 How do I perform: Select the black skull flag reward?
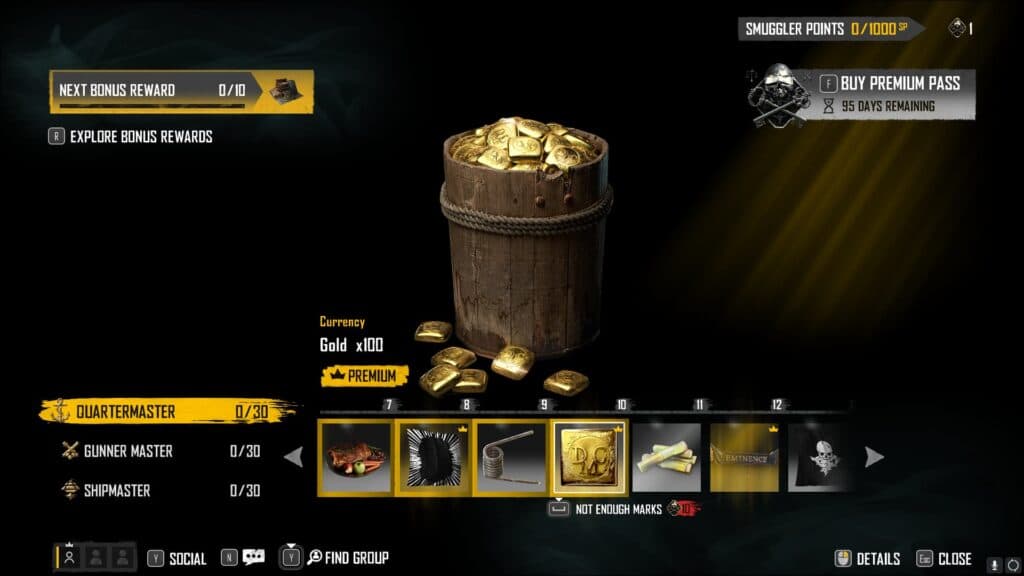[820, 457]
